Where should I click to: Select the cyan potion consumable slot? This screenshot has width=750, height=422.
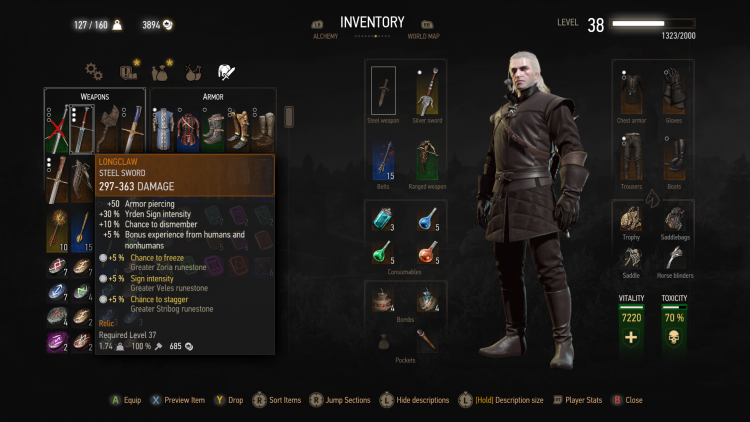pos(383,219)
